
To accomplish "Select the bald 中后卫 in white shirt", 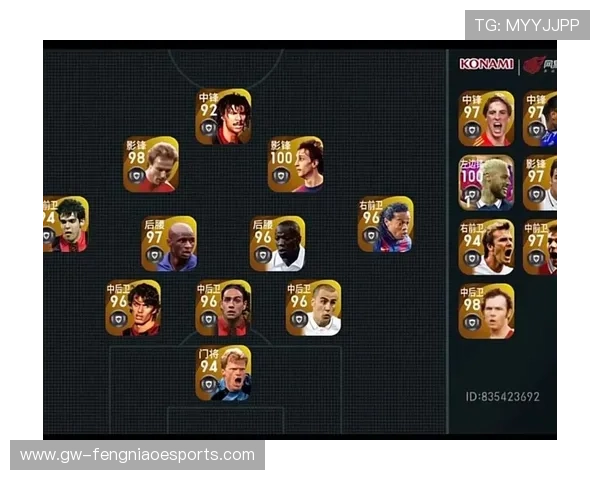I will 313,308.
